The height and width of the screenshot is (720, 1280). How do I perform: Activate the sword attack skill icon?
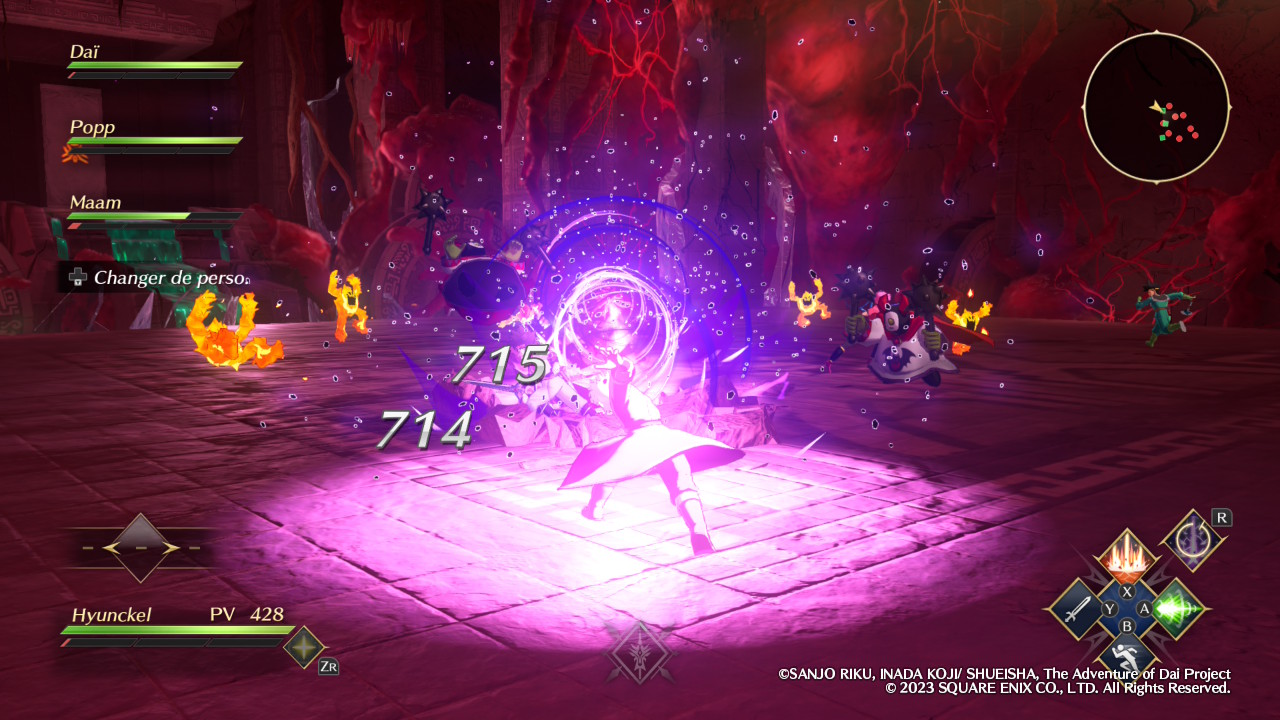point(1073,608)
